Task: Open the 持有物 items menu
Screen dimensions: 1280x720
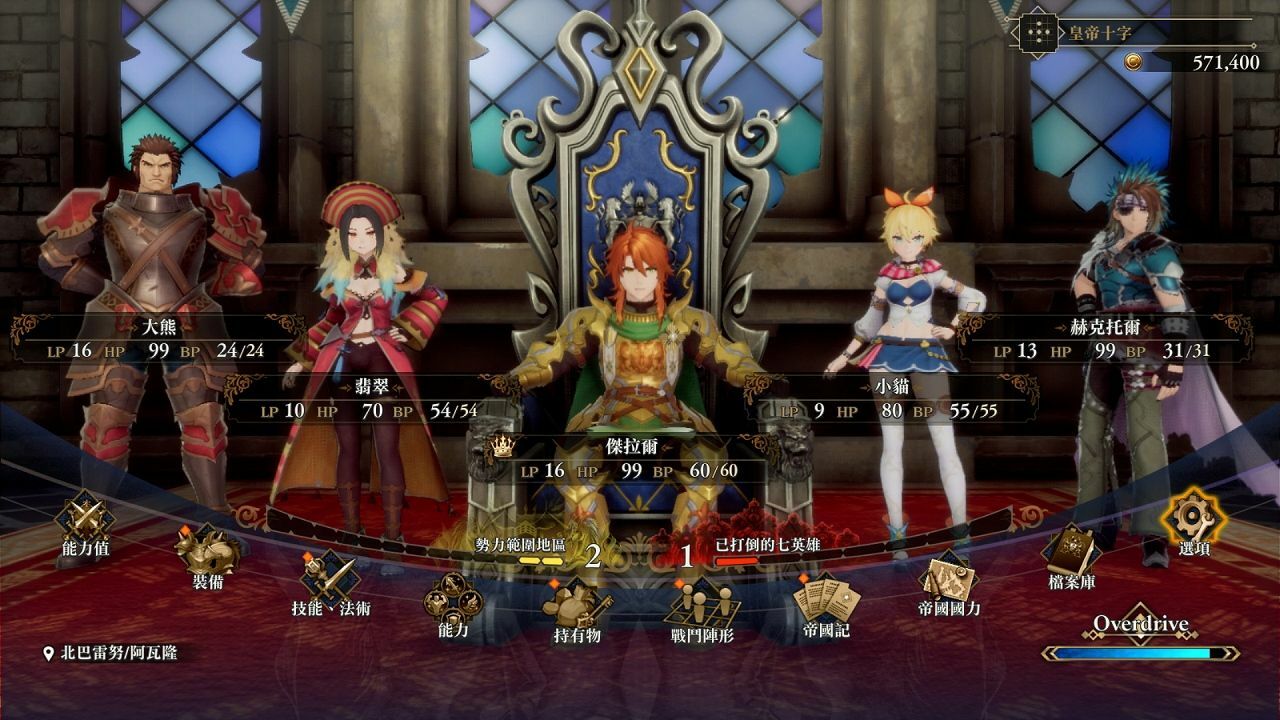Action: [577, 608]
